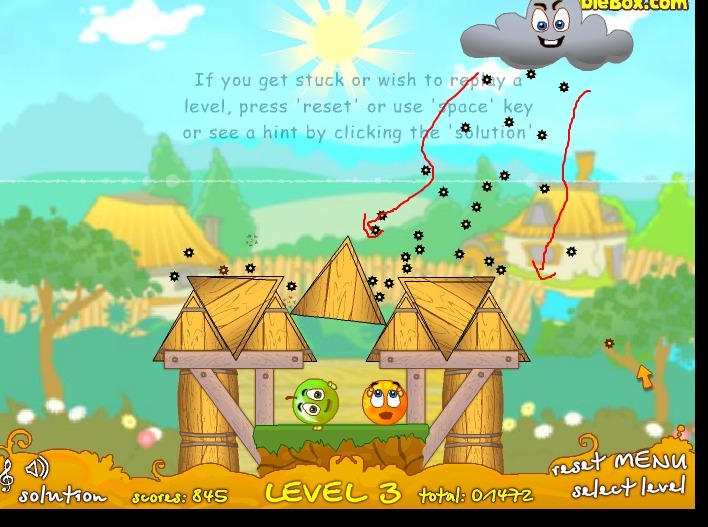The height and width of the screenshot is (527, 708).
Task: Go to select level screen
Action: pos(630,489)
